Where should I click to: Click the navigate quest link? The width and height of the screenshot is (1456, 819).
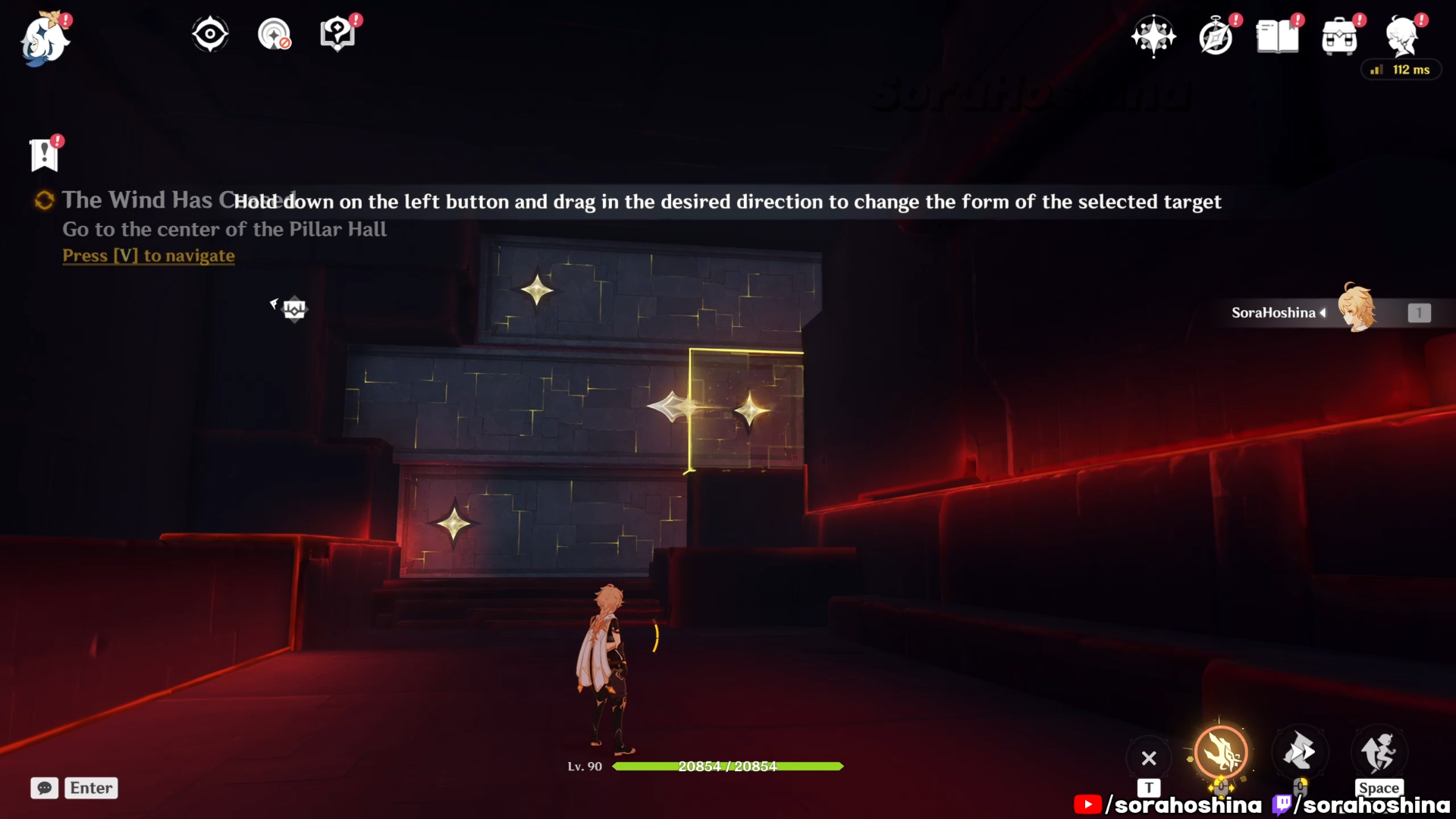click(x=149, y=256)
